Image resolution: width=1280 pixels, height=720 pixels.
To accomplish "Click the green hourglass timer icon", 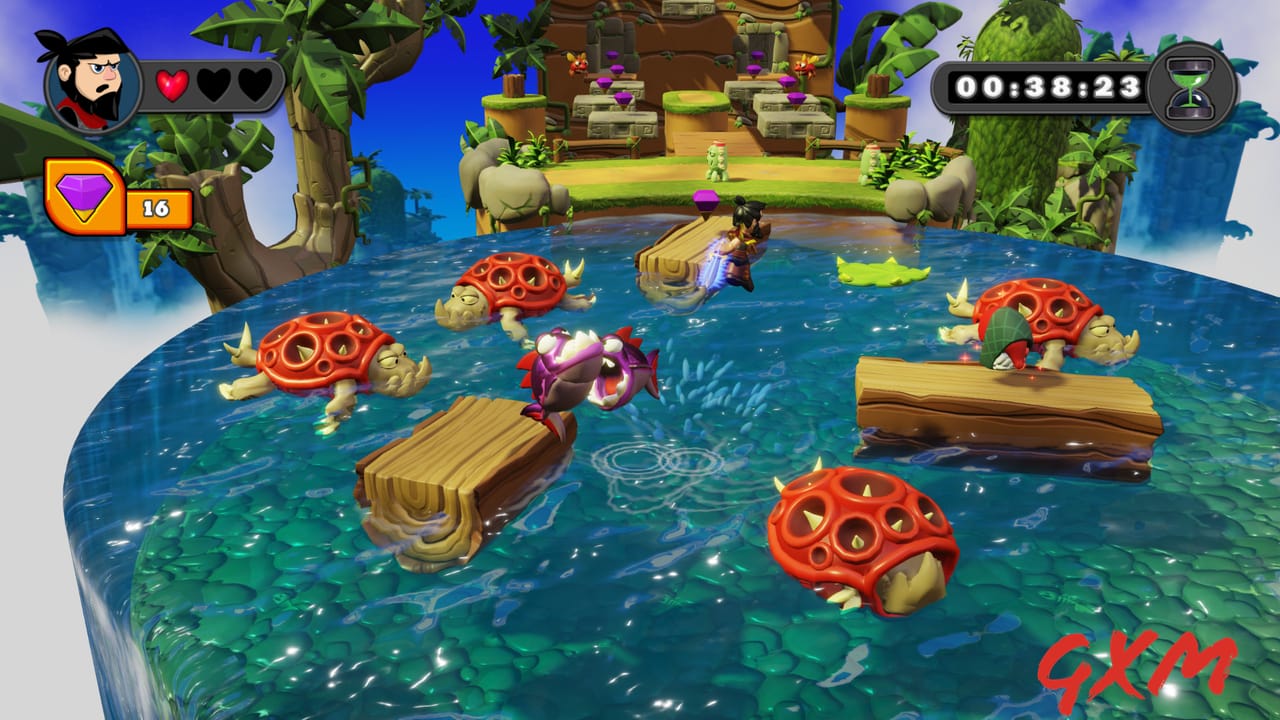I will [x=1191, y=88].
